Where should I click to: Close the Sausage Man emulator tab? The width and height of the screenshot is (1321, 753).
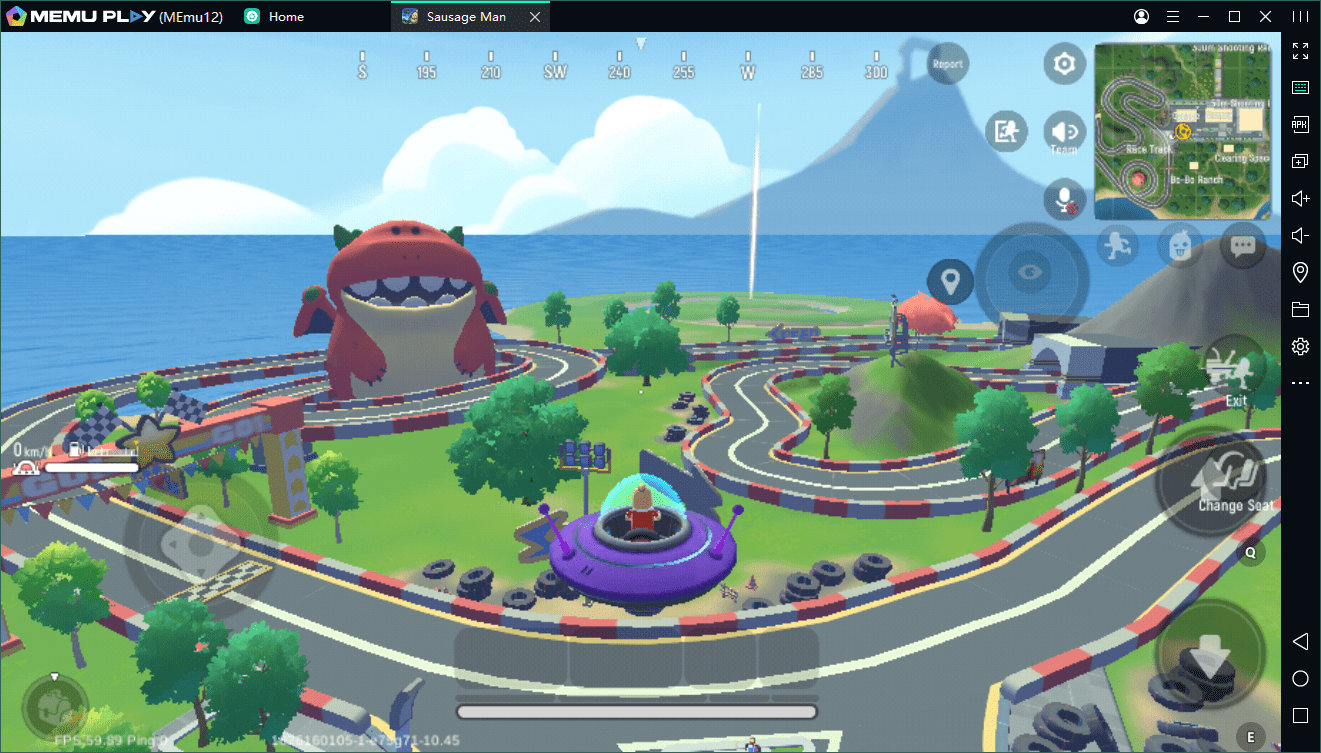click(x=535, y=17)
